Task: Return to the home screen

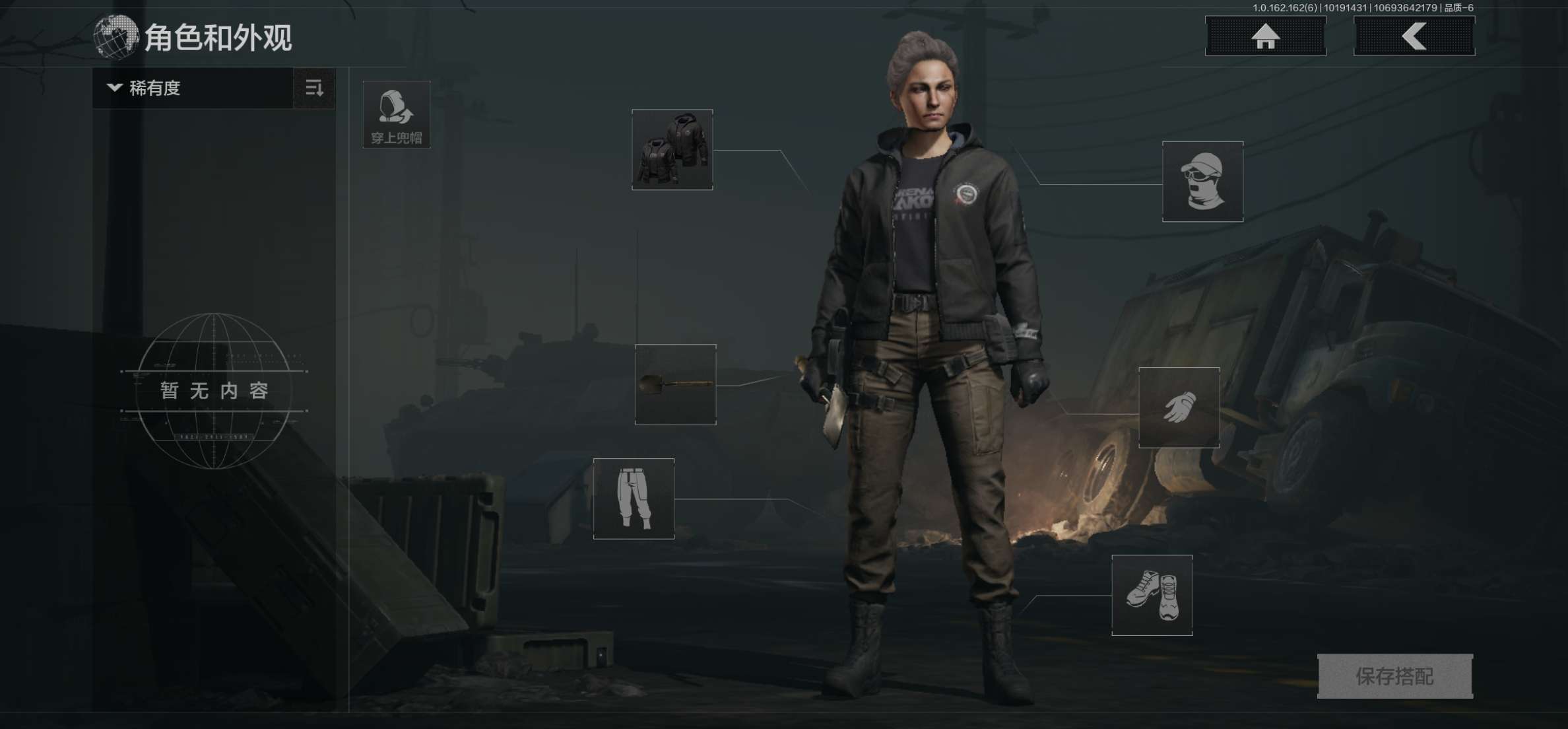Action: pos(1265,36)
